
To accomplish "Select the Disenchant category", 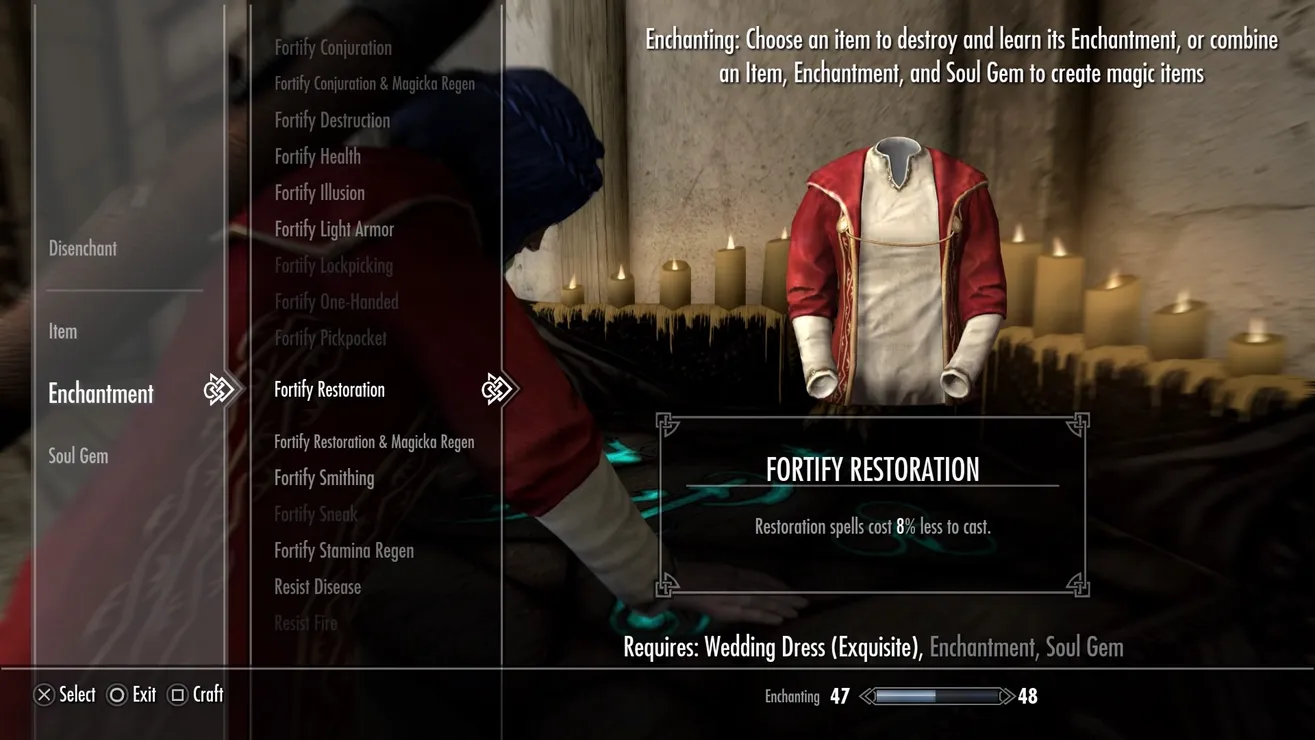I will pyautogui.click(x=83, y=248).
